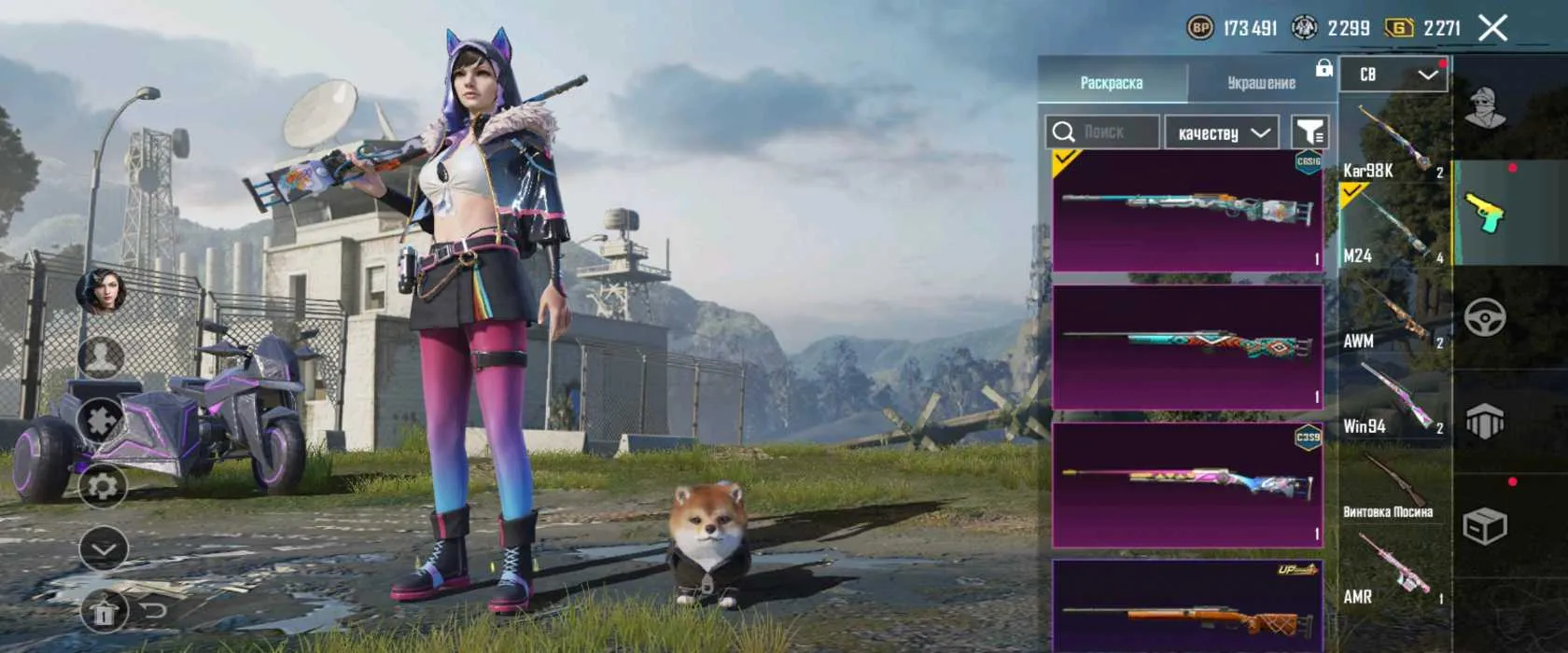Choose the Kar98K weapon entry
Viewport: 1568px width, 653px height.
(x=1393, y=142)
